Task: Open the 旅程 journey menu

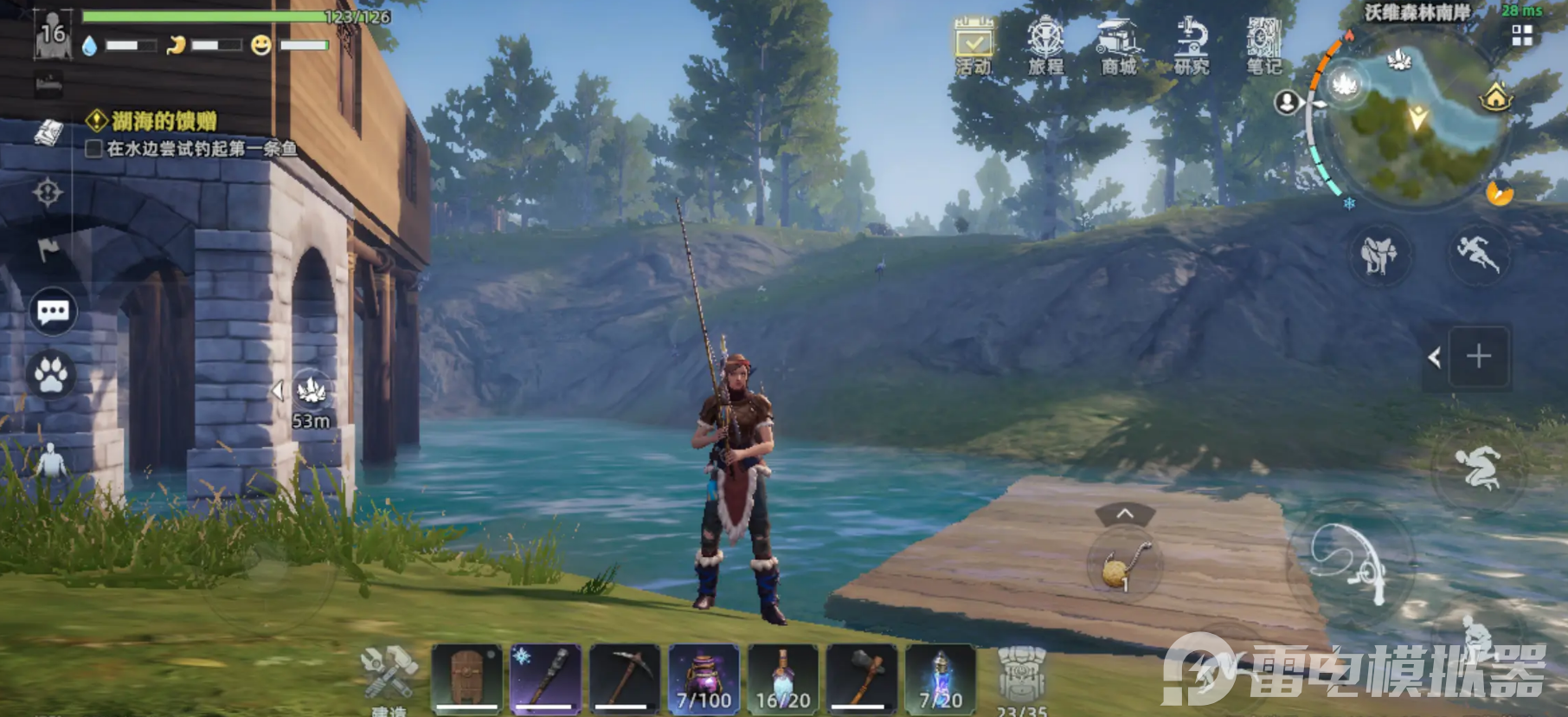Action: pos(1045,43)
